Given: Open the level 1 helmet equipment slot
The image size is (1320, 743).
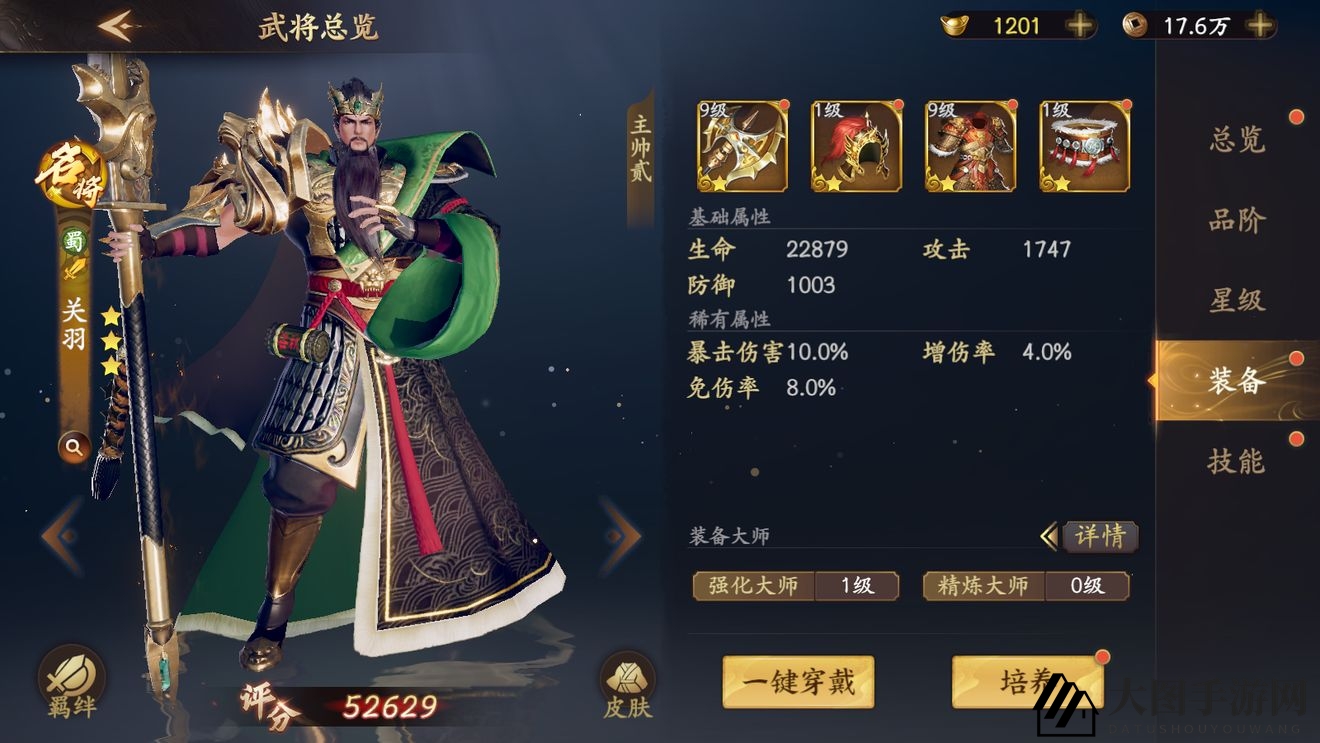Looking at the screenshot, I should tap(855, 146).
